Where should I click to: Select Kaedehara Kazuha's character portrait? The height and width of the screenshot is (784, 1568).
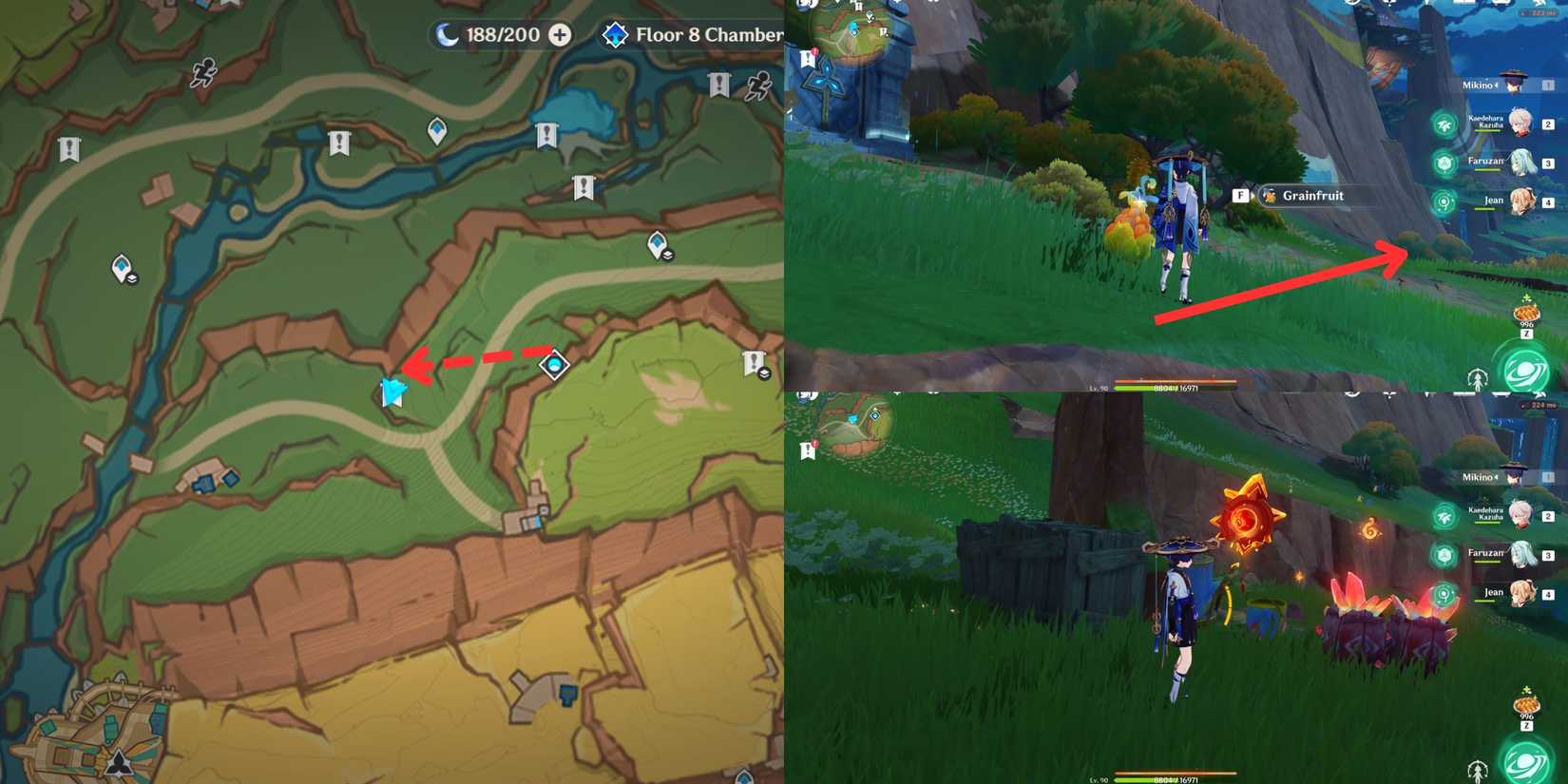[x=1520, y=124]
